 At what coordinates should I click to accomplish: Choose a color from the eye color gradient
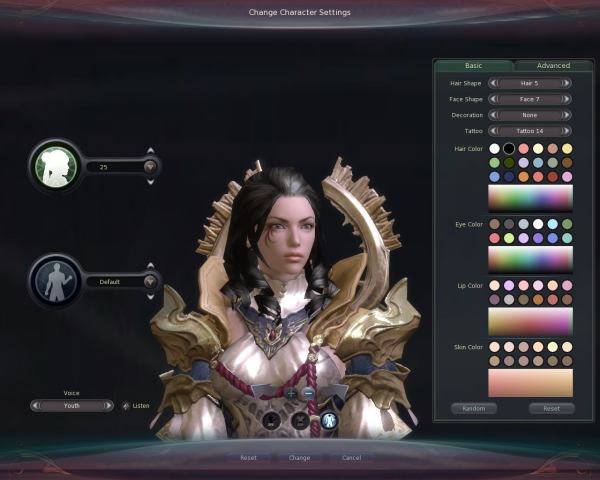coord(530,258)
